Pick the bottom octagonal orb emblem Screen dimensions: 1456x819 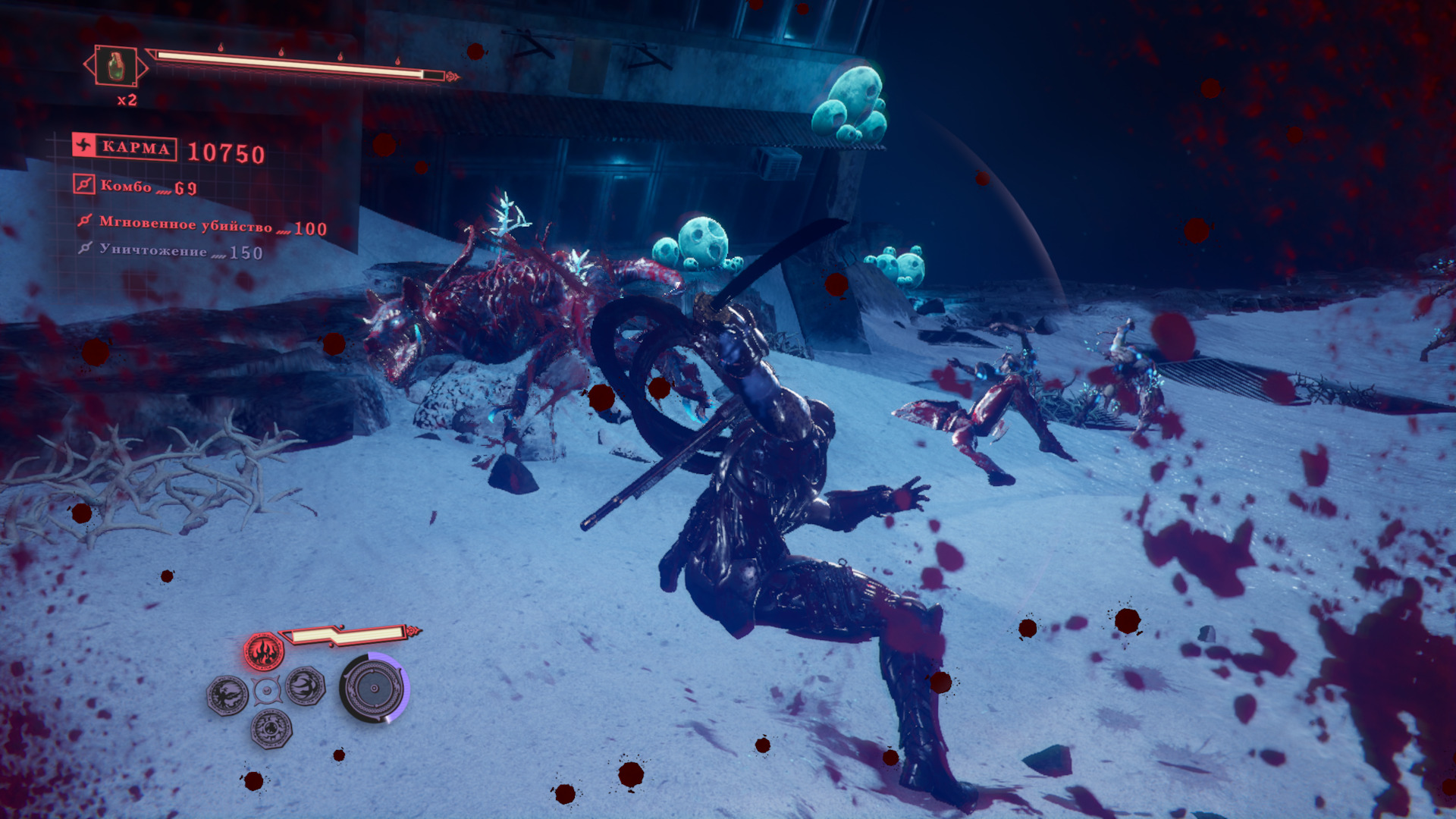pyautogui.click(x=271, y=728)
